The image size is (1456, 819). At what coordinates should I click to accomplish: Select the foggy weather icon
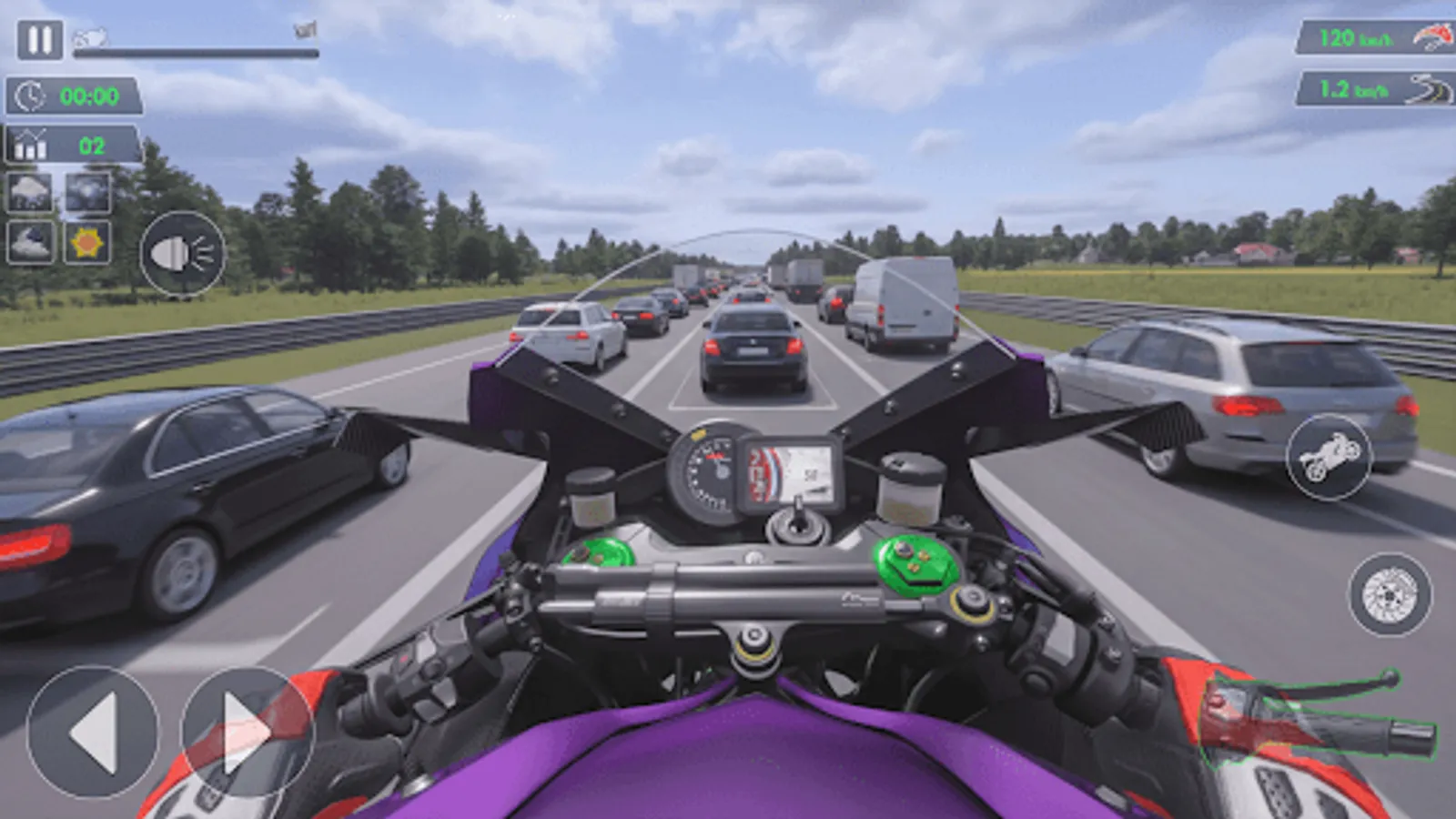click(86, 193)
